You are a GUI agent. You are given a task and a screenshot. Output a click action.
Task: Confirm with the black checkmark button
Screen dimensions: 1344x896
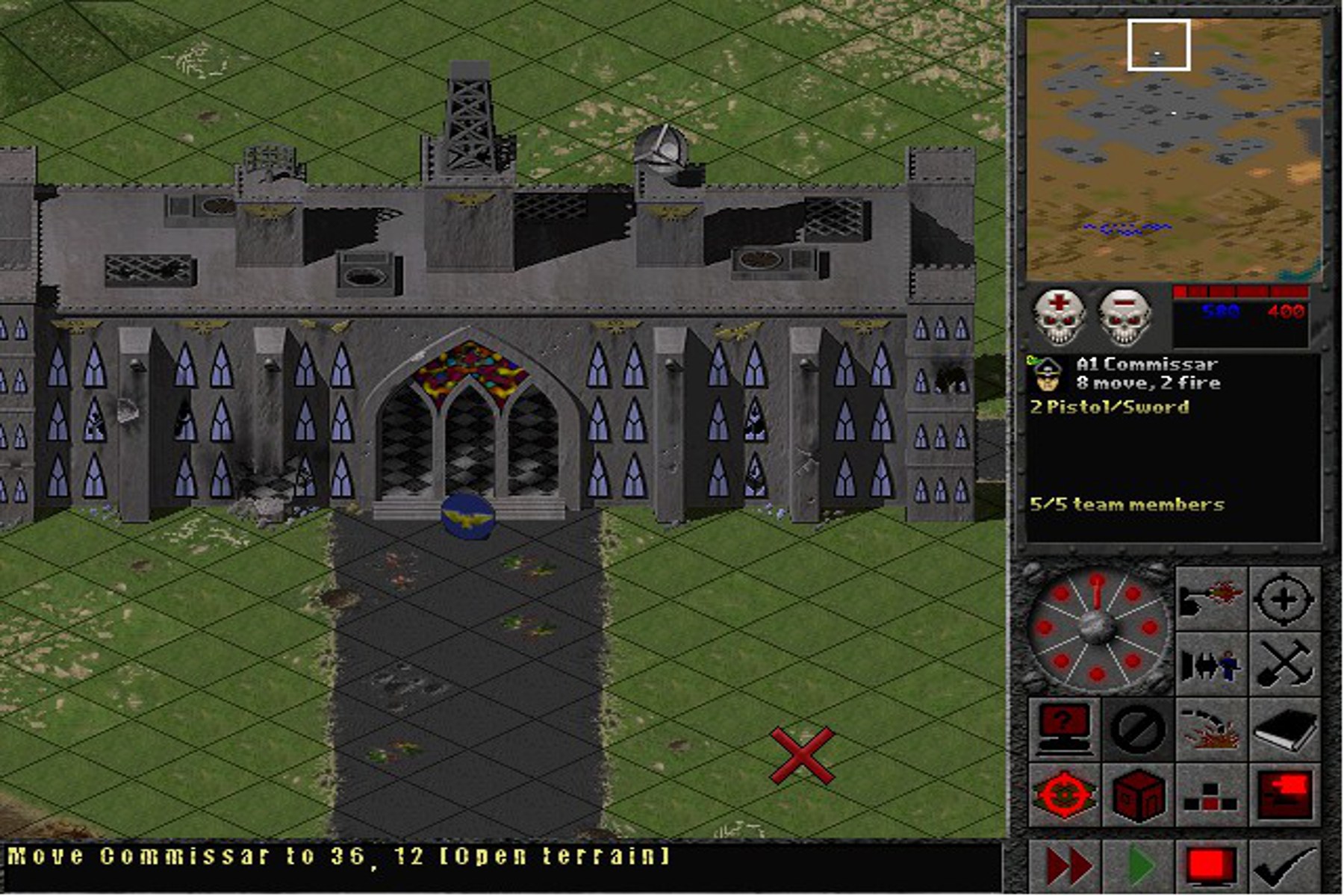1284,866
